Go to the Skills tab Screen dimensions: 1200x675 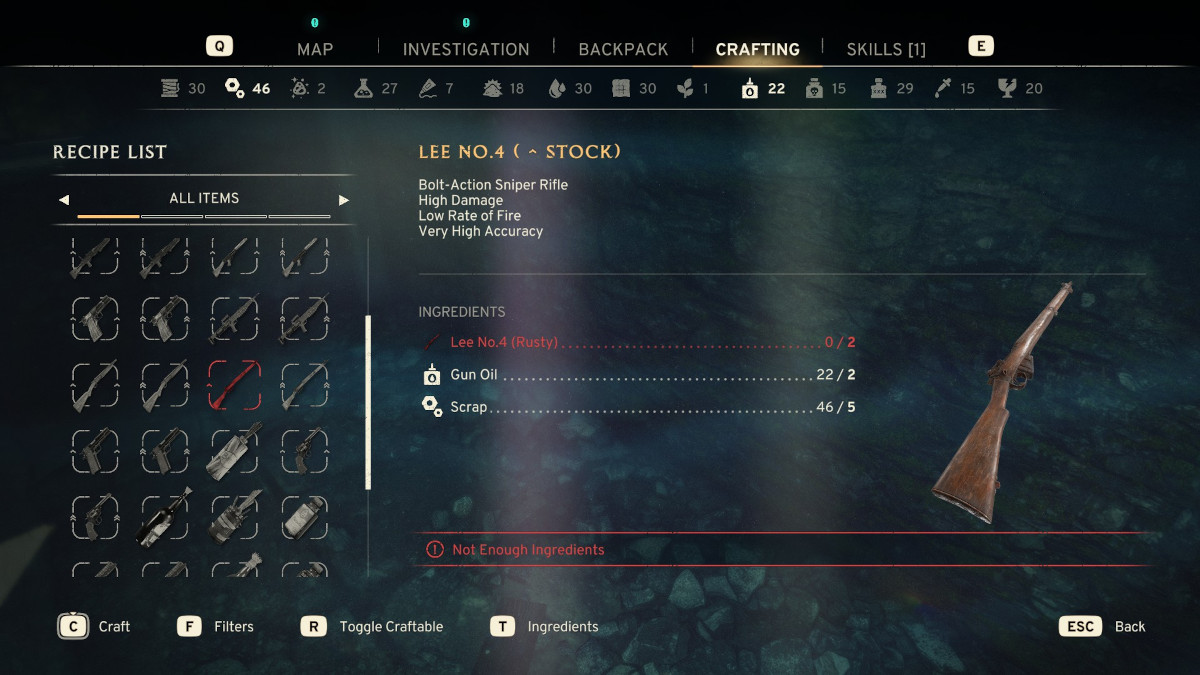coord(886,49)
